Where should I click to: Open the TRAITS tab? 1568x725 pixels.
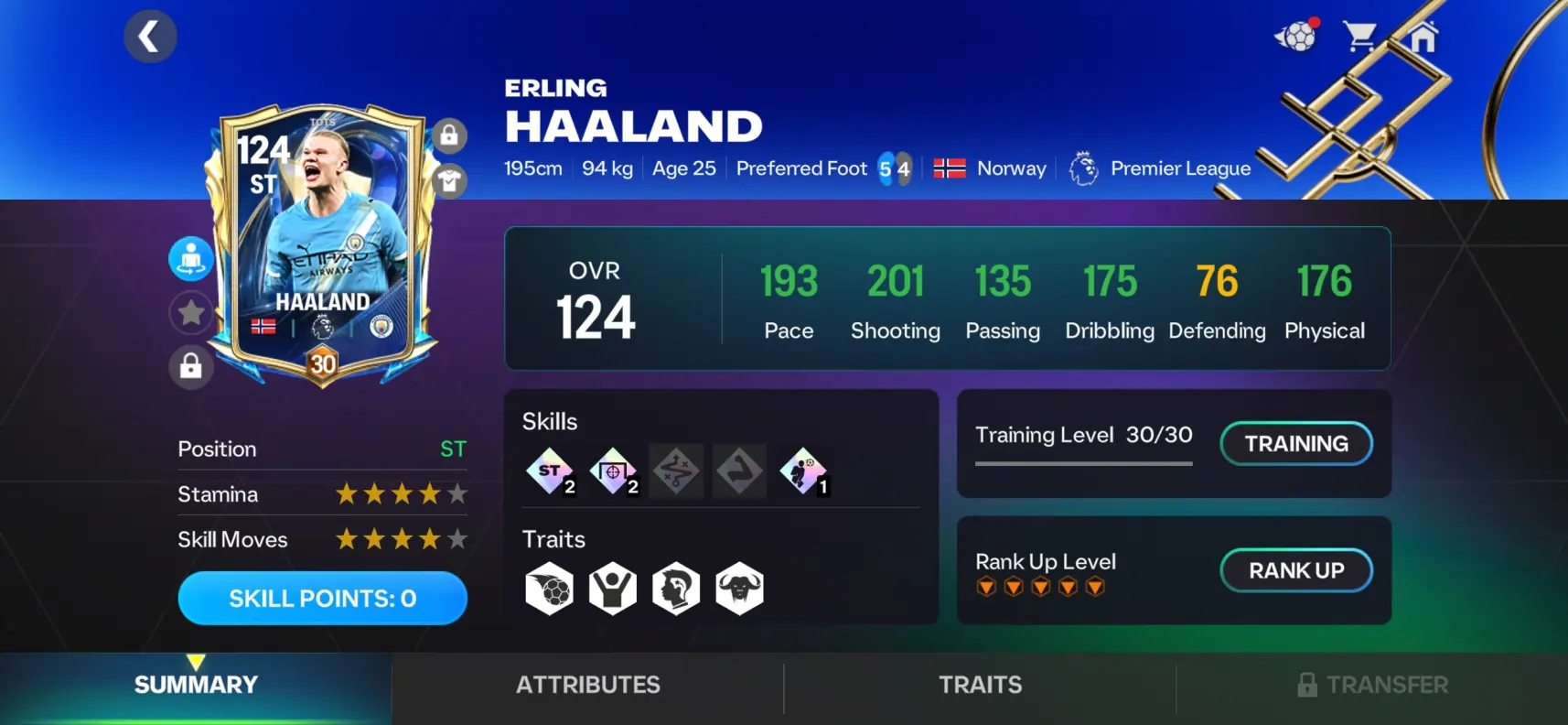click(980, 685)
